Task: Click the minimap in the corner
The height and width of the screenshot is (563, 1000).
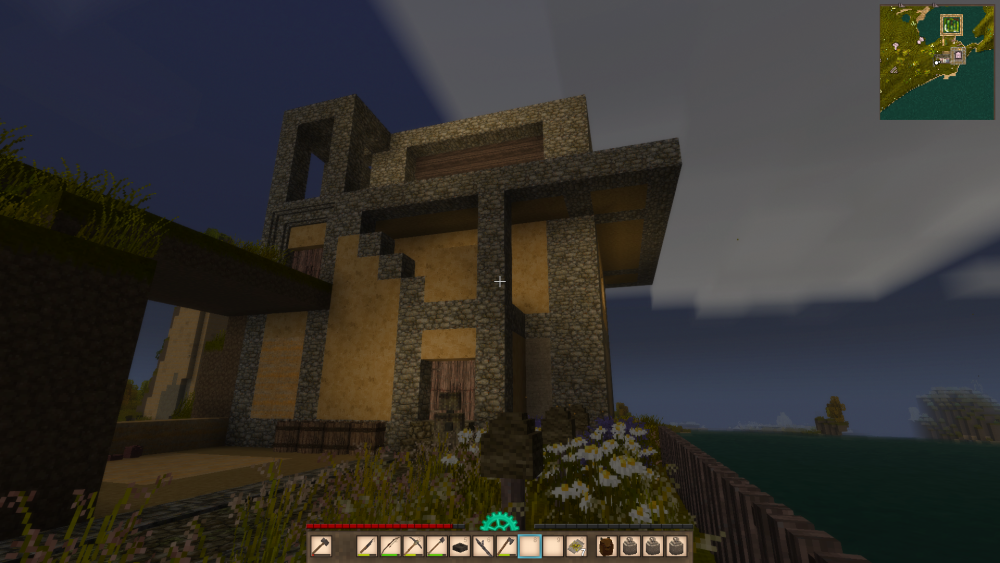Action: [936, 62]
